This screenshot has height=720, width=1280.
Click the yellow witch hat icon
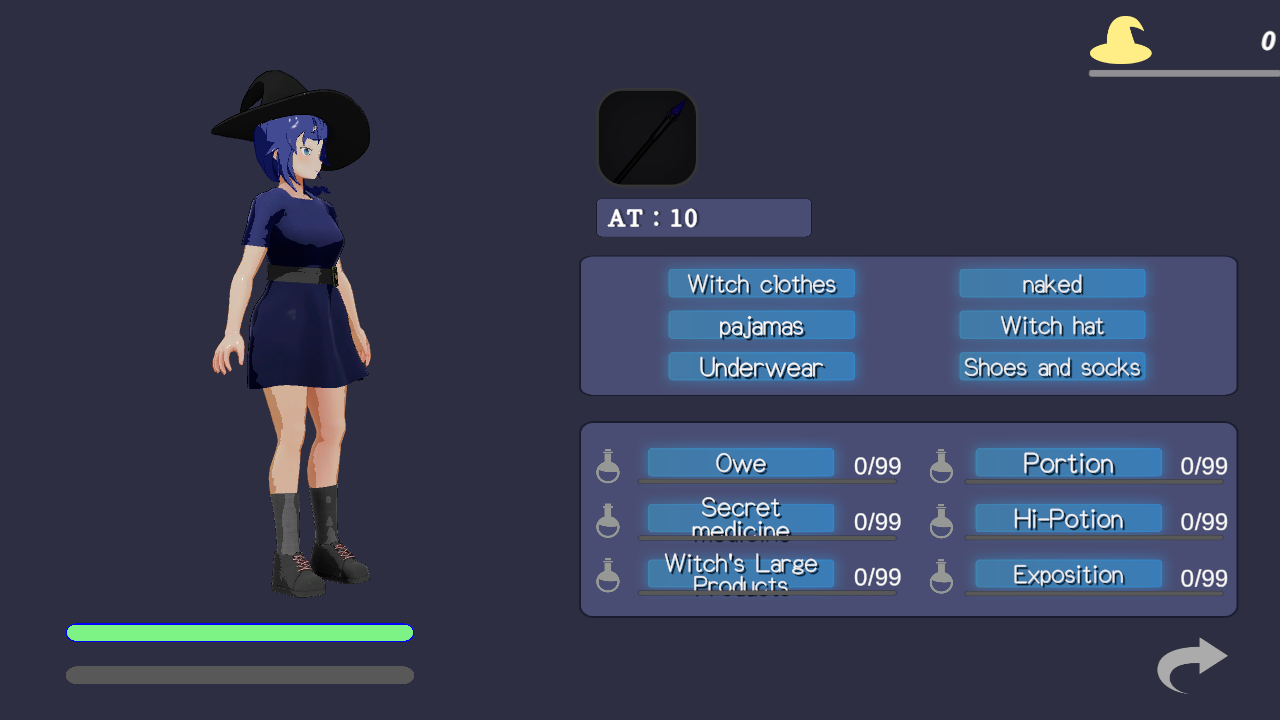pyautogui.click(x=1120, y=41)
